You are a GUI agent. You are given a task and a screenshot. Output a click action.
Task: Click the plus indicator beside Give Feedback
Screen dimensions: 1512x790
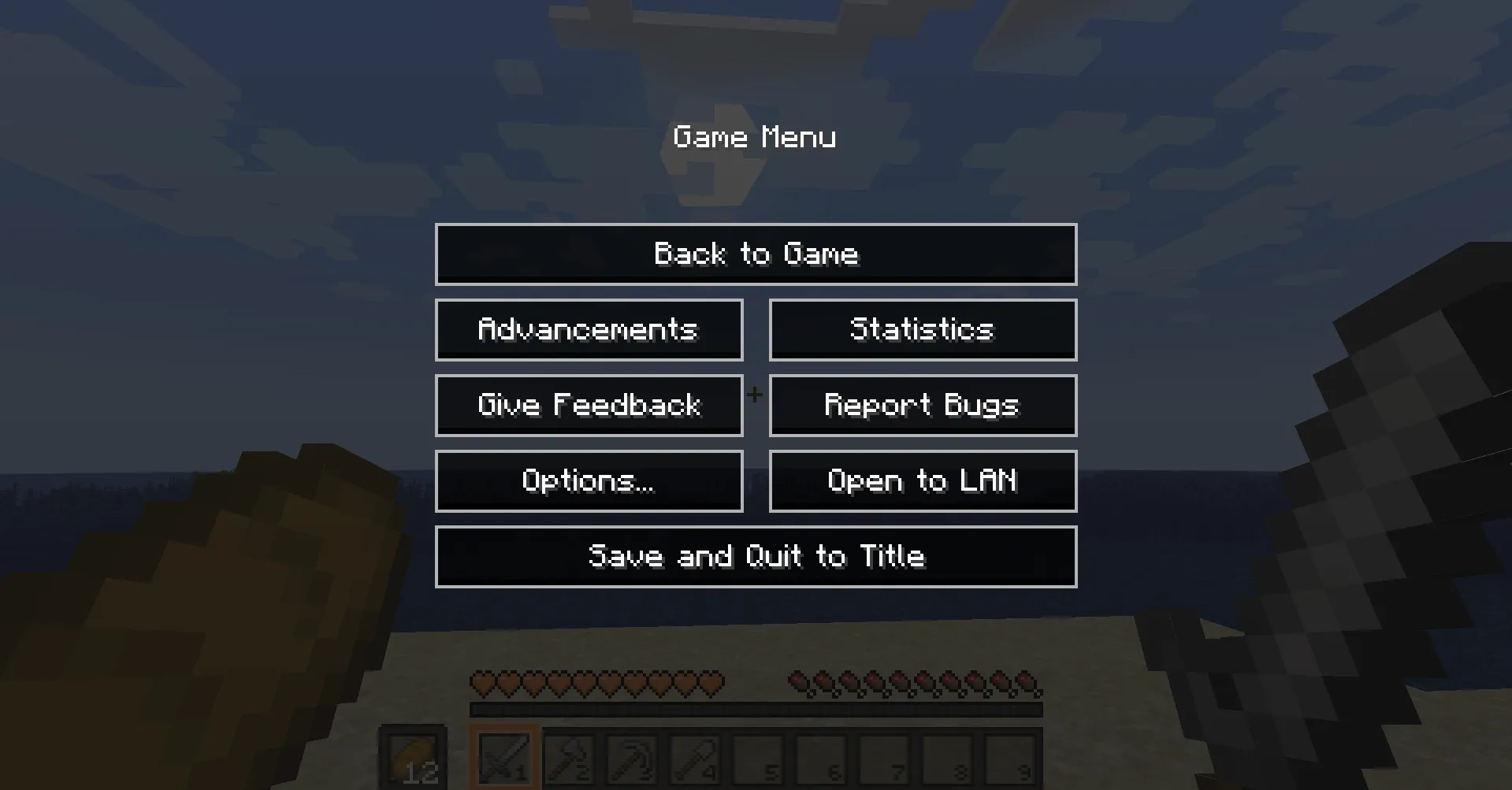(x=755, y=398)
